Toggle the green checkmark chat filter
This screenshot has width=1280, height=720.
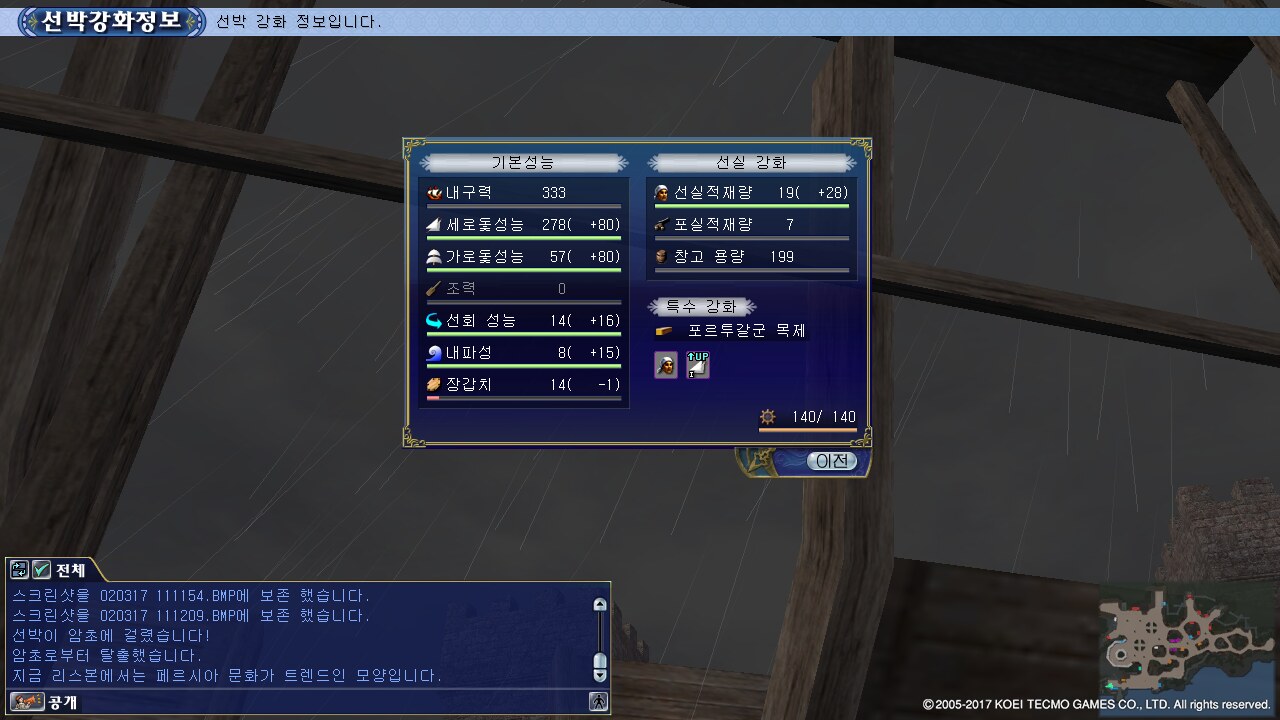pyautogui.click(x=41, y=570)
